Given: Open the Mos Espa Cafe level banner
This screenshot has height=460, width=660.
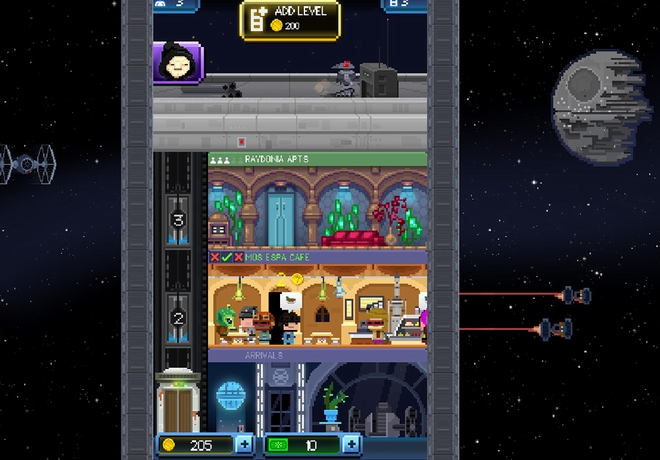Looking at the screenshot, I should pyautogui.click(x=317, y=257).
